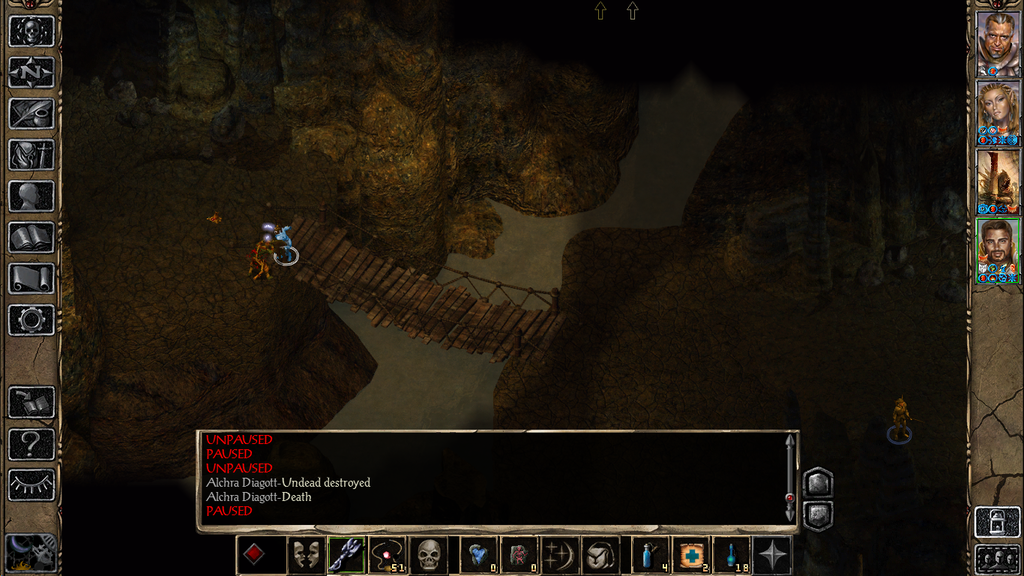Image resolution: width=1024 pixels, height=576 pixels.
Task: Select the equipped flail weapon slot
Action: coord(346,555)
